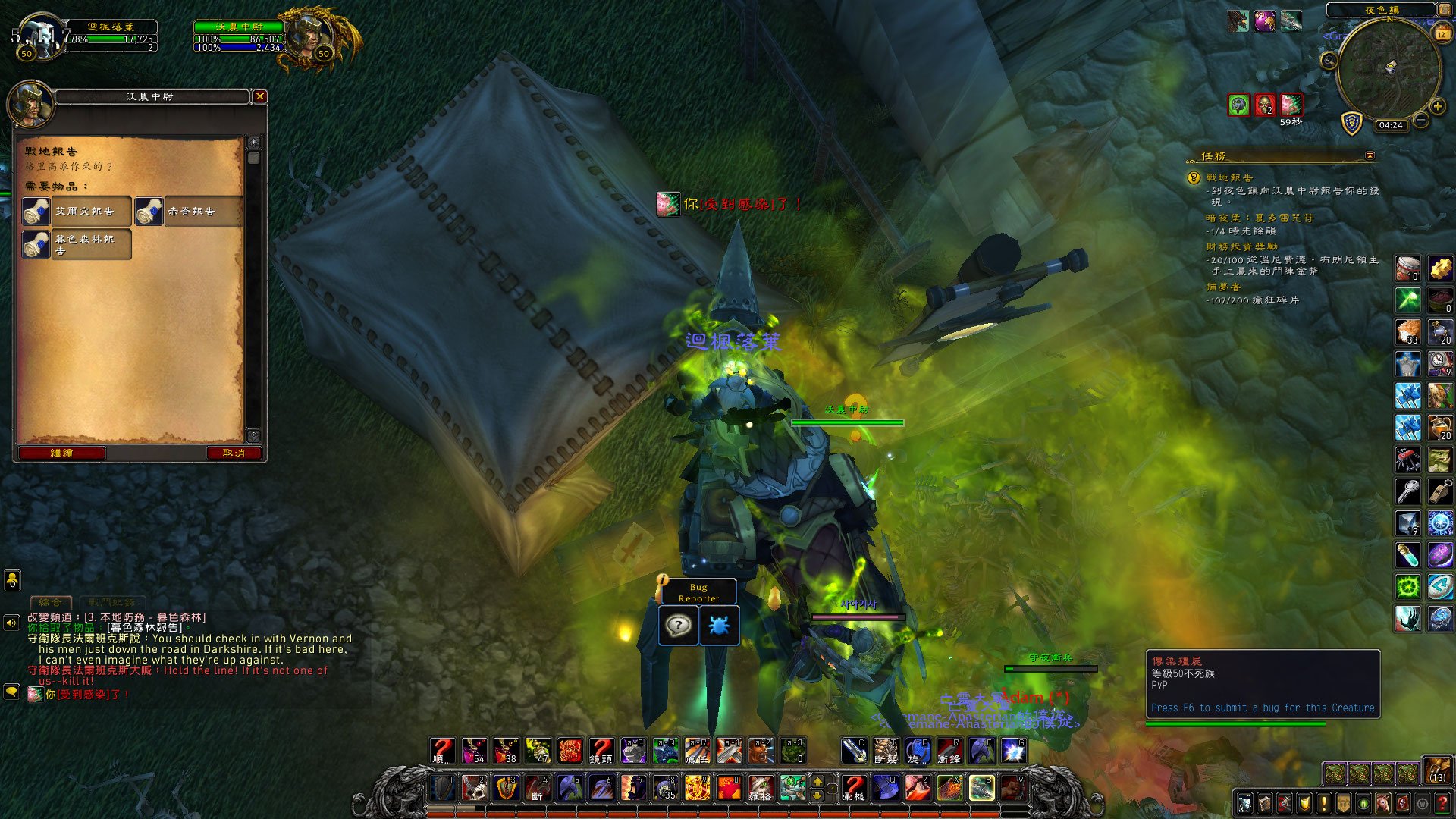
Task: Switch to the 戰鬥紀錄 chat tab
Action: [x=111, y=602]
